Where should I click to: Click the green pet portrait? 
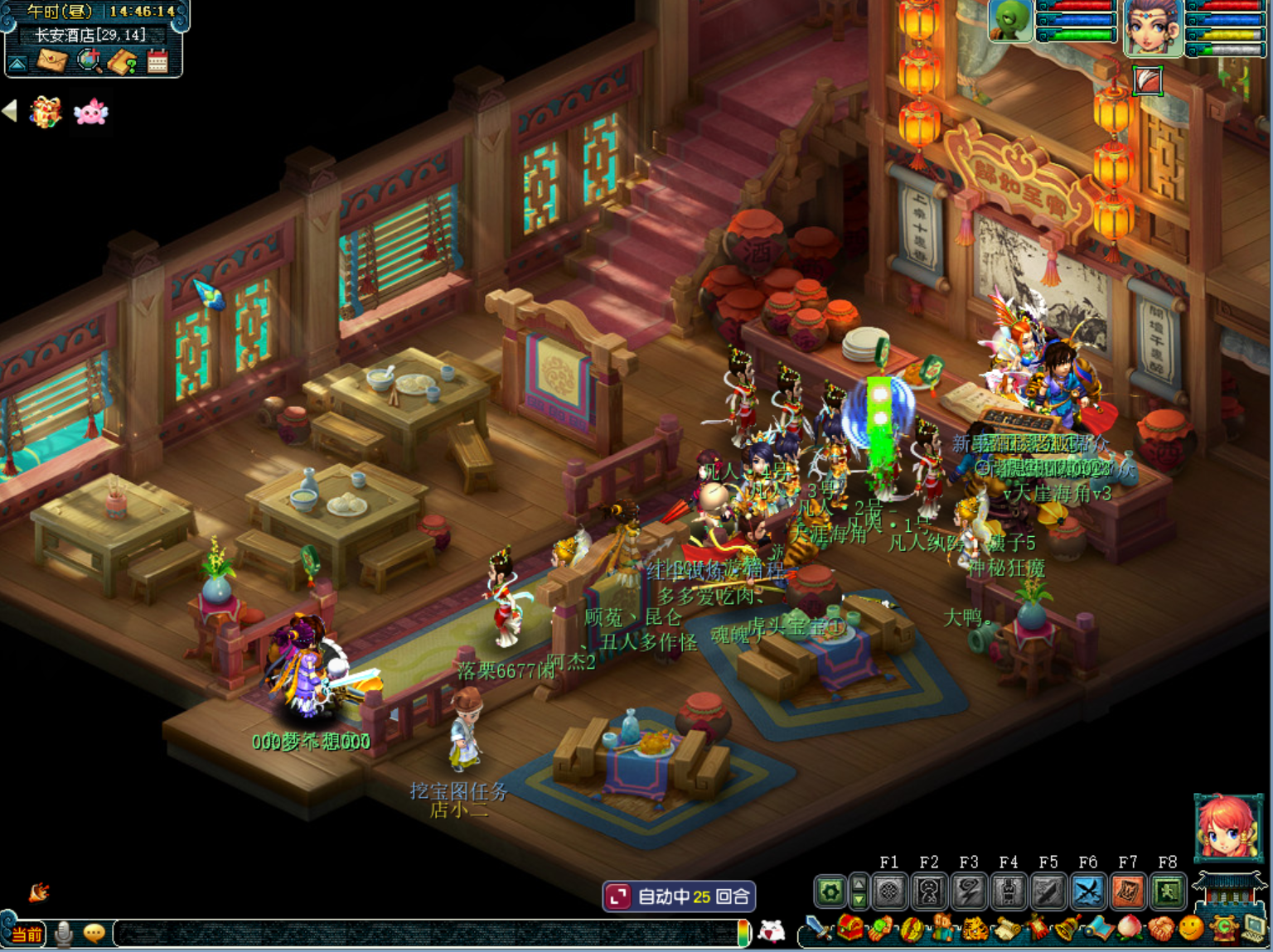(1010, 21)
